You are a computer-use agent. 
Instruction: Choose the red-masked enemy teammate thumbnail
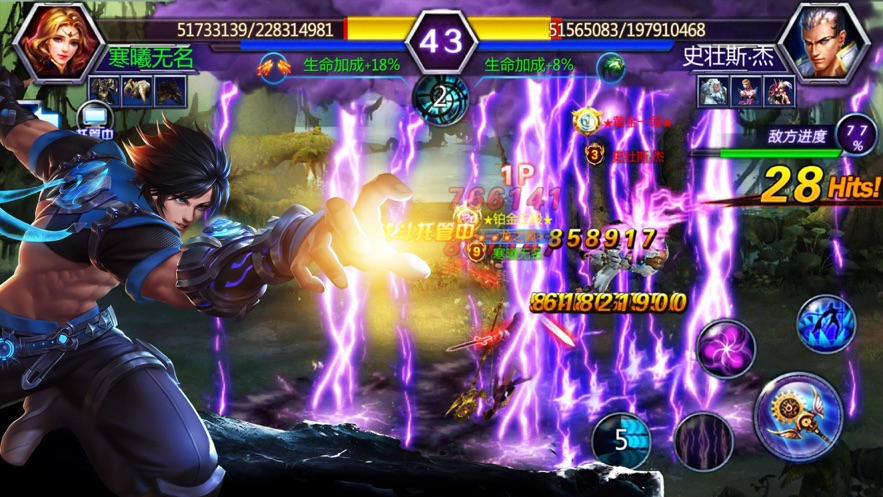779,91
